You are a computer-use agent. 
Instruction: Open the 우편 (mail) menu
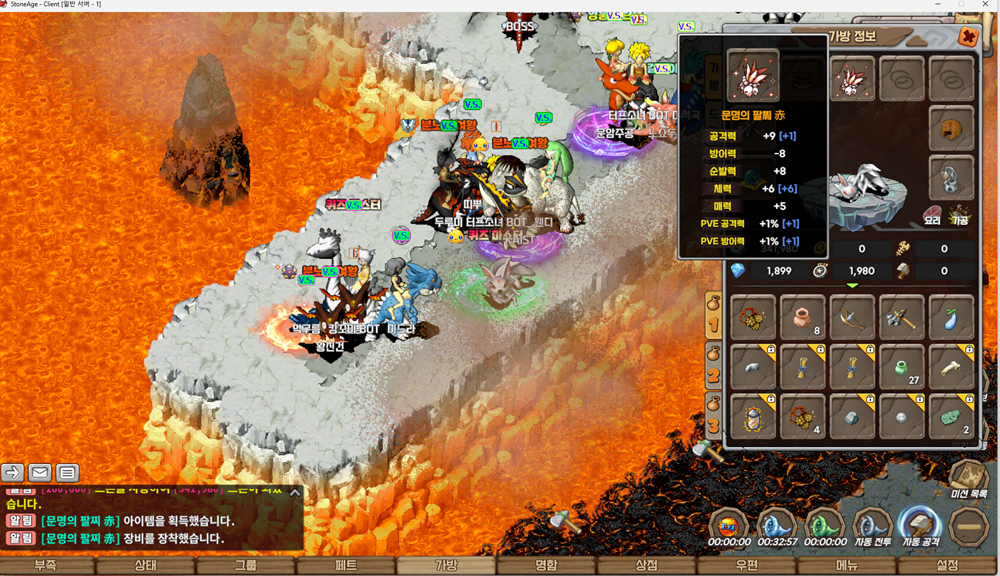(x=747, y=566)
